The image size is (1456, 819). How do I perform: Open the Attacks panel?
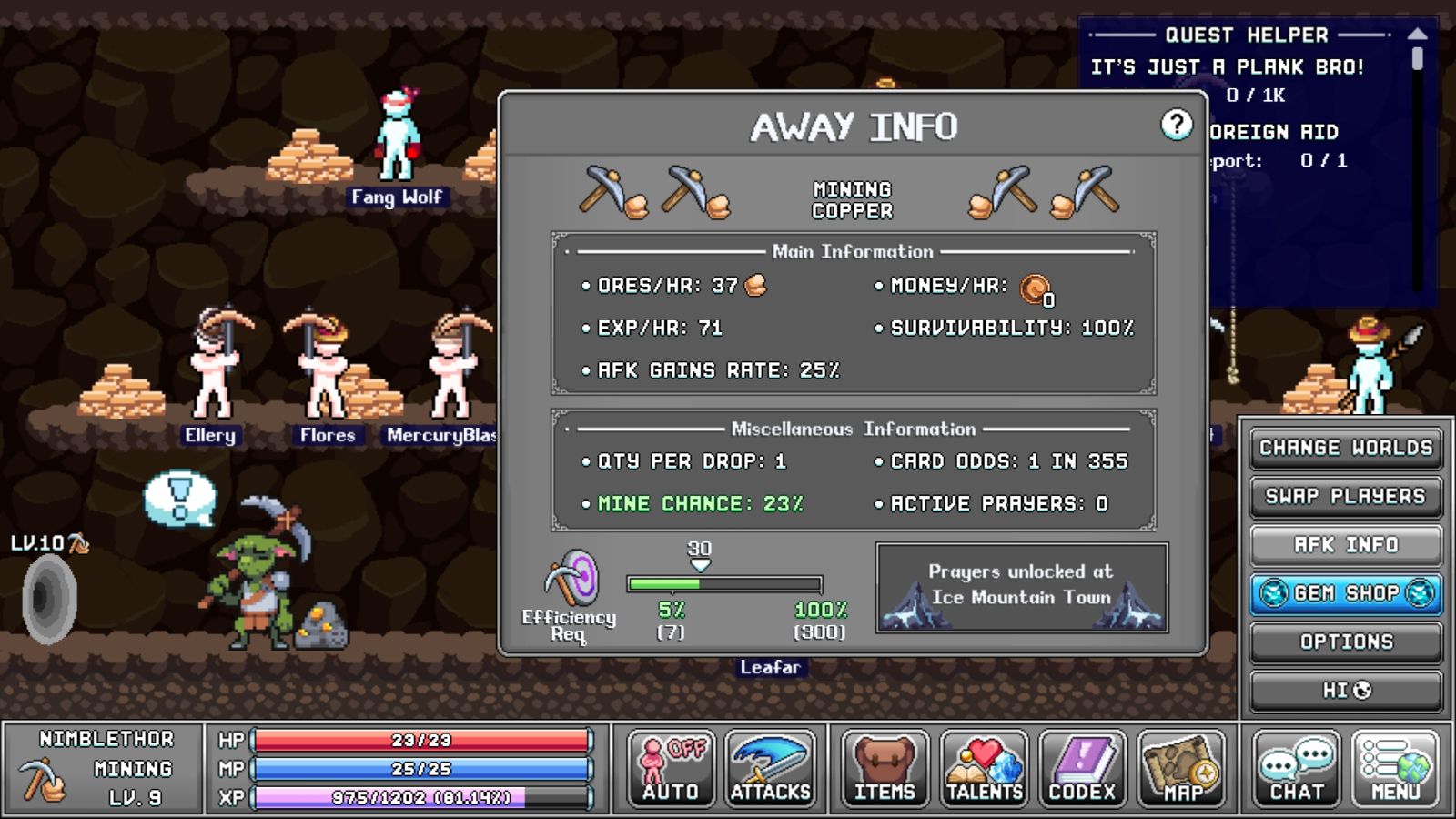coord(770,770)
